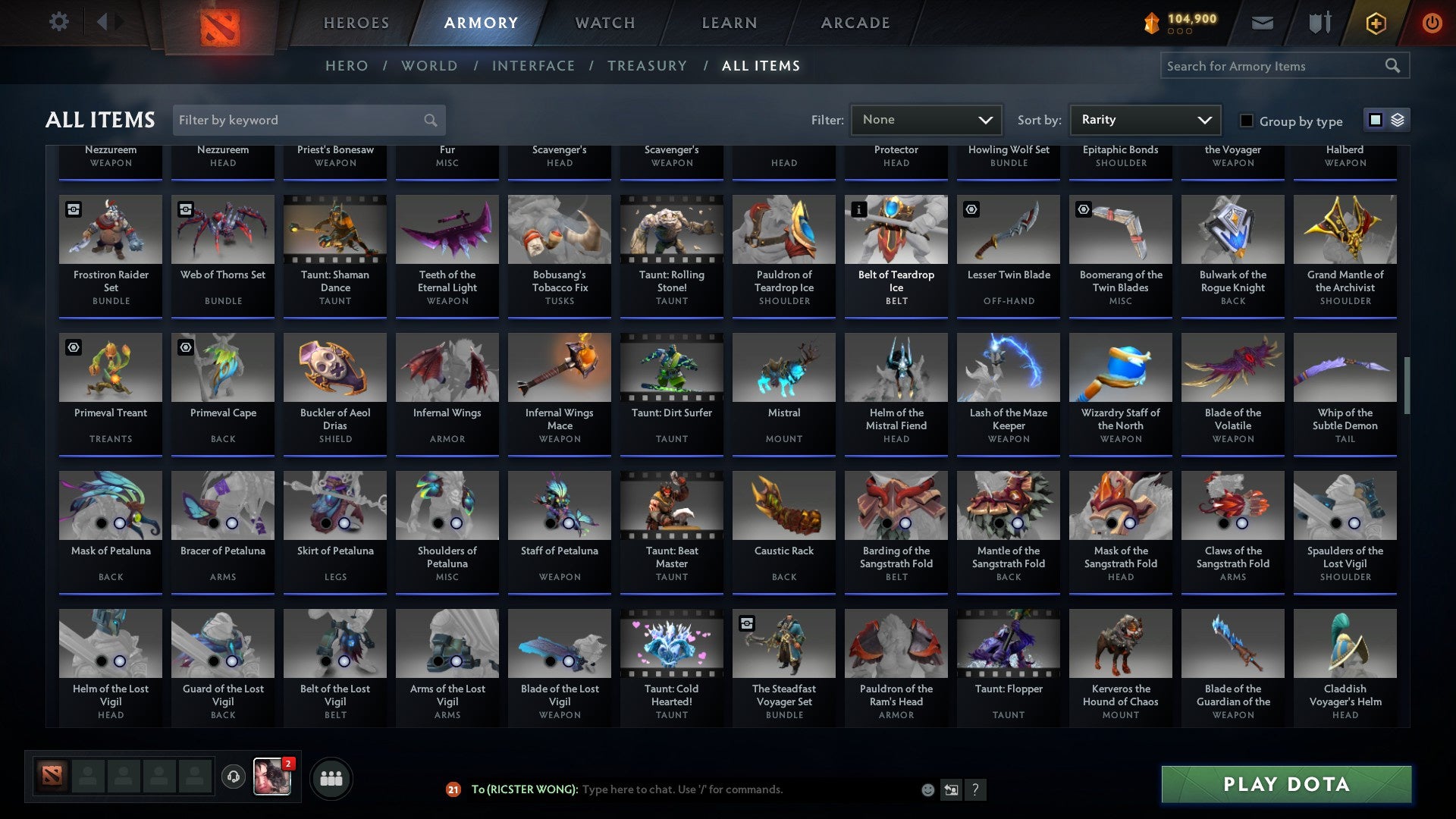Switch to the WATCH tab
This screenshot has width=1456, height=819.
[x=604, y=23]
